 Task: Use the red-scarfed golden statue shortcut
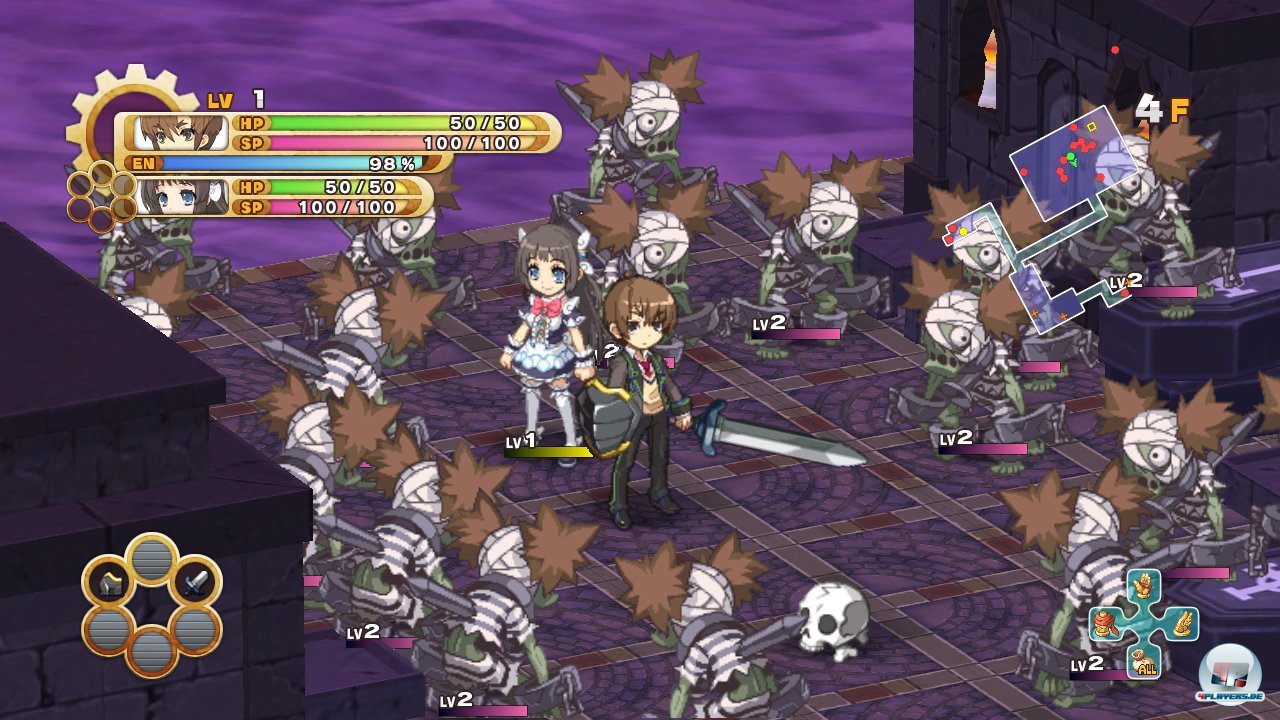(x=1106, y=624)
